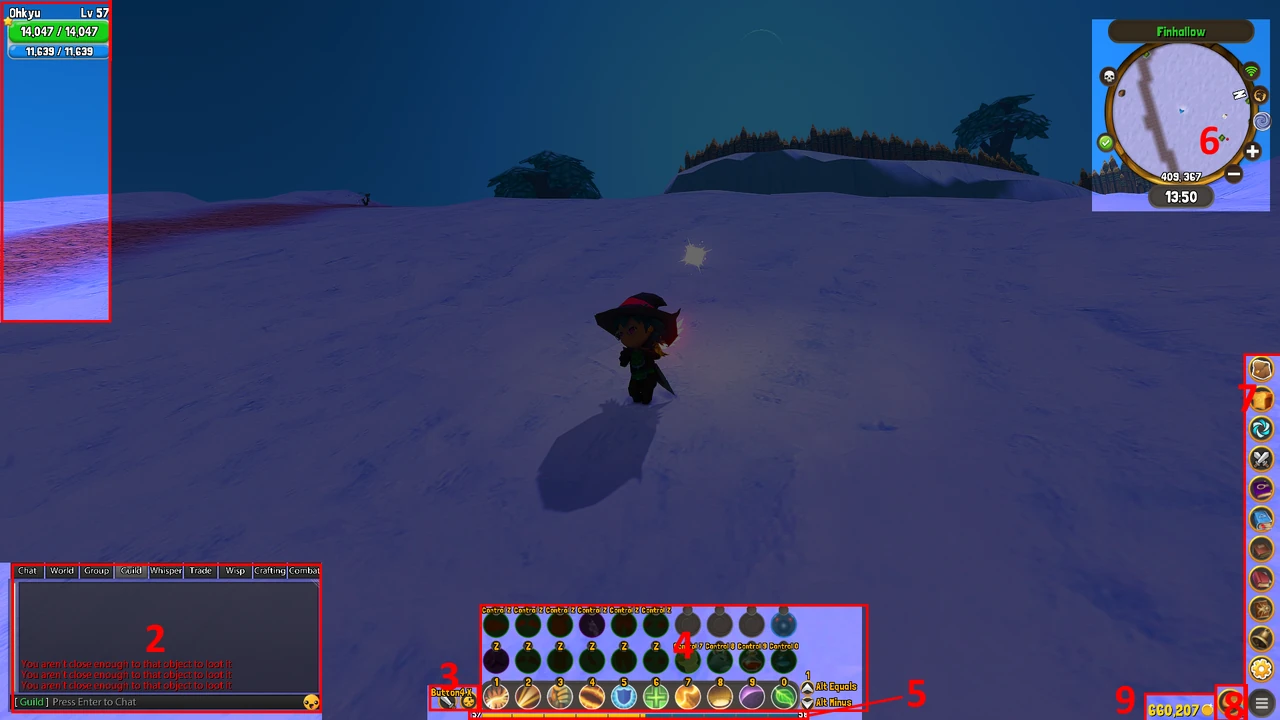Toggle the wifi signal icon above the minimap
1280x720 pixels.
[1251, 70]
